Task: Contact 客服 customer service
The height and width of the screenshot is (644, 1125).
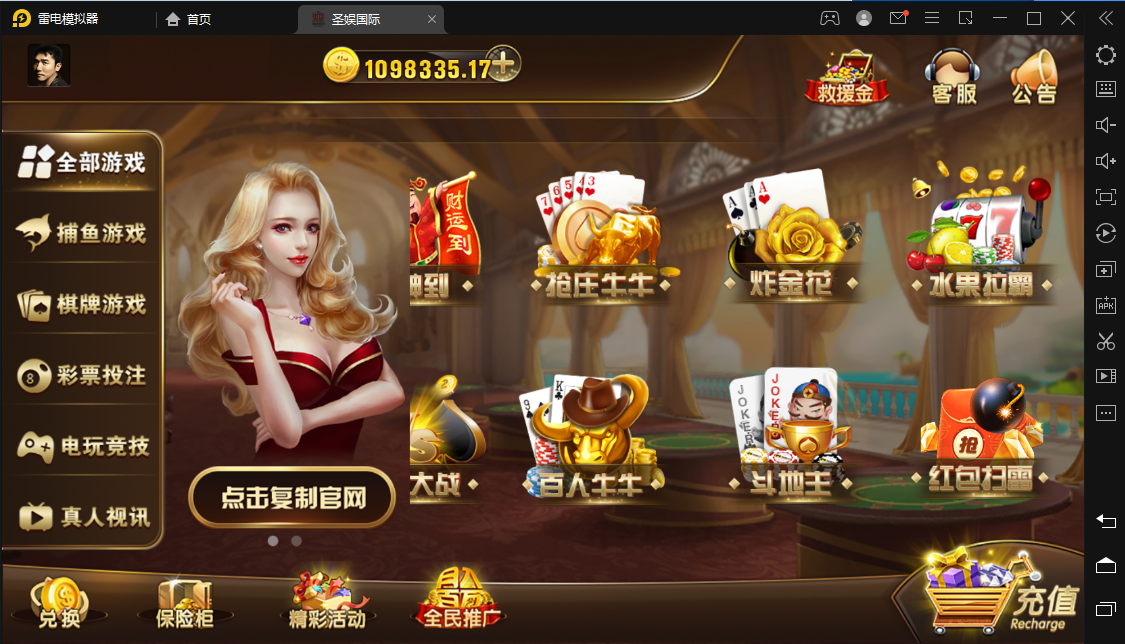Action: click(953, 76)
